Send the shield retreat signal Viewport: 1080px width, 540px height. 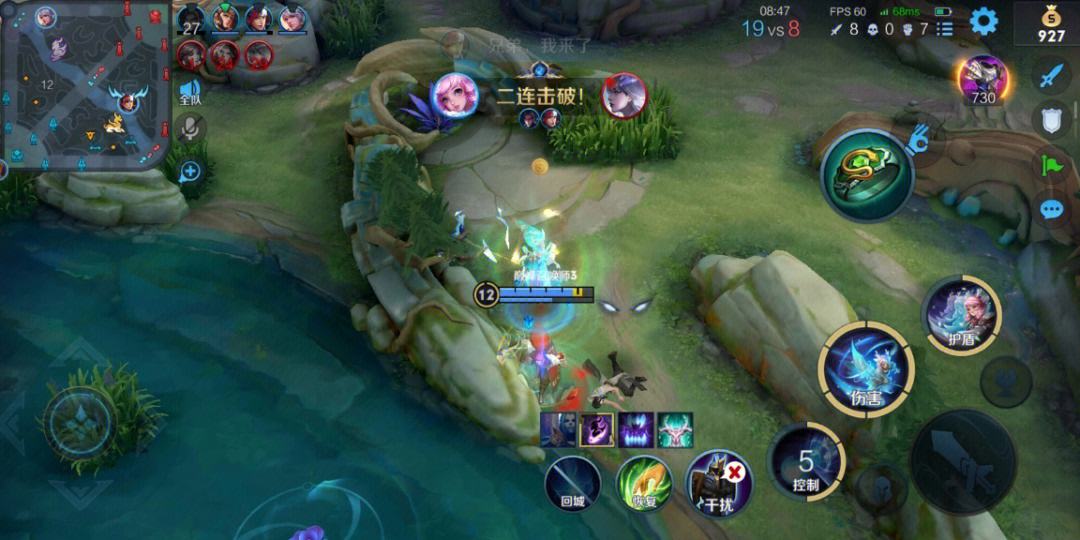[x=1051, y=119]
